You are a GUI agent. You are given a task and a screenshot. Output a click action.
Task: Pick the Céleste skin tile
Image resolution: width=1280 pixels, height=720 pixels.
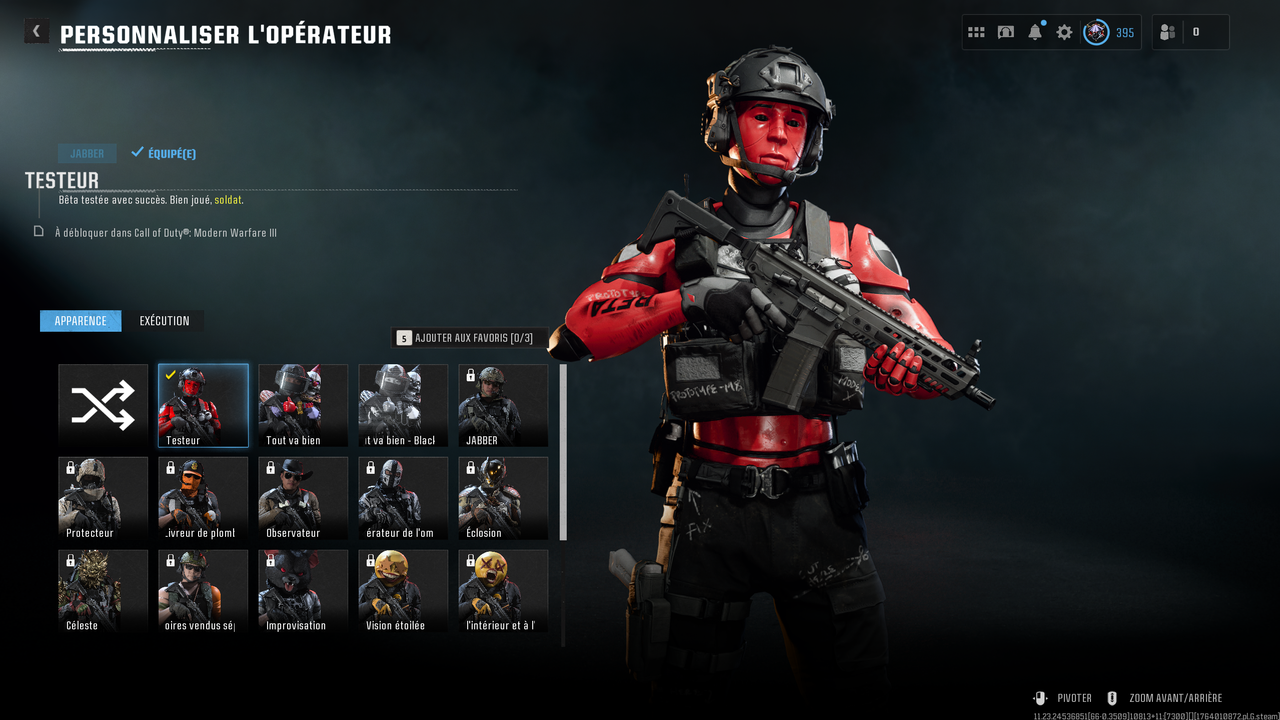pos(103,591)
